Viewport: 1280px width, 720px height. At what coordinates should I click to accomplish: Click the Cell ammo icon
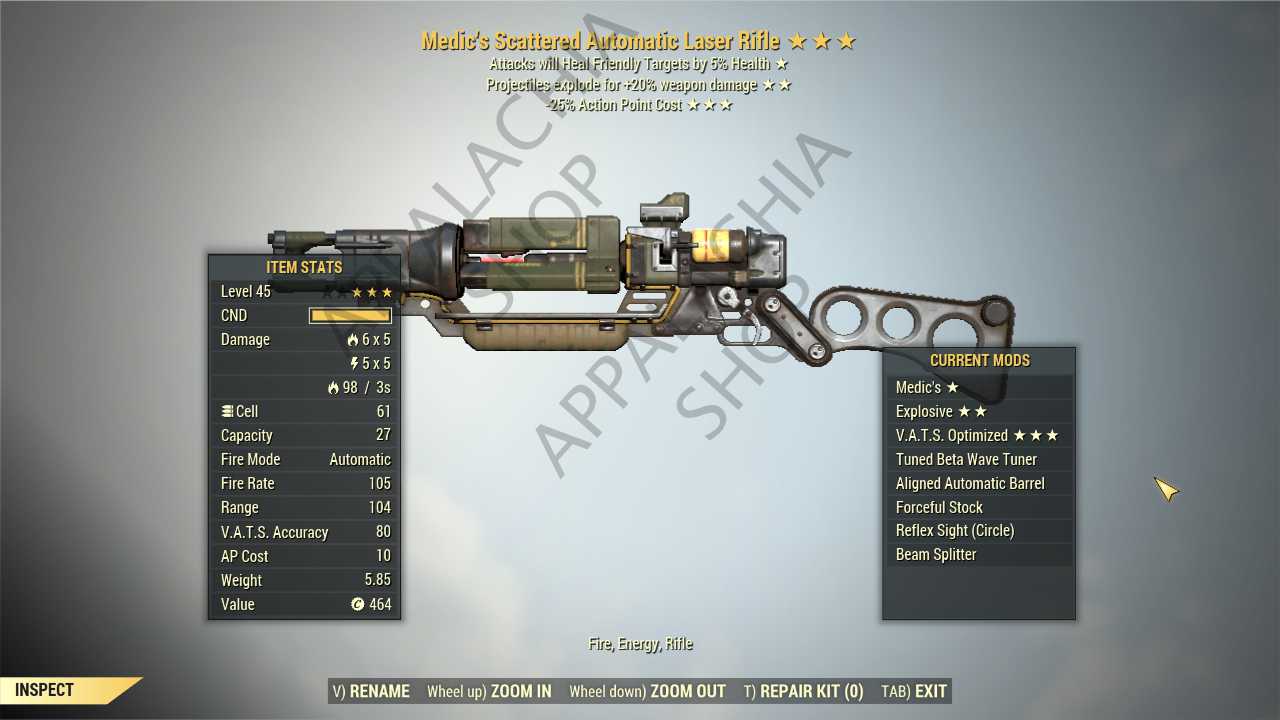[x=228, y=411]
